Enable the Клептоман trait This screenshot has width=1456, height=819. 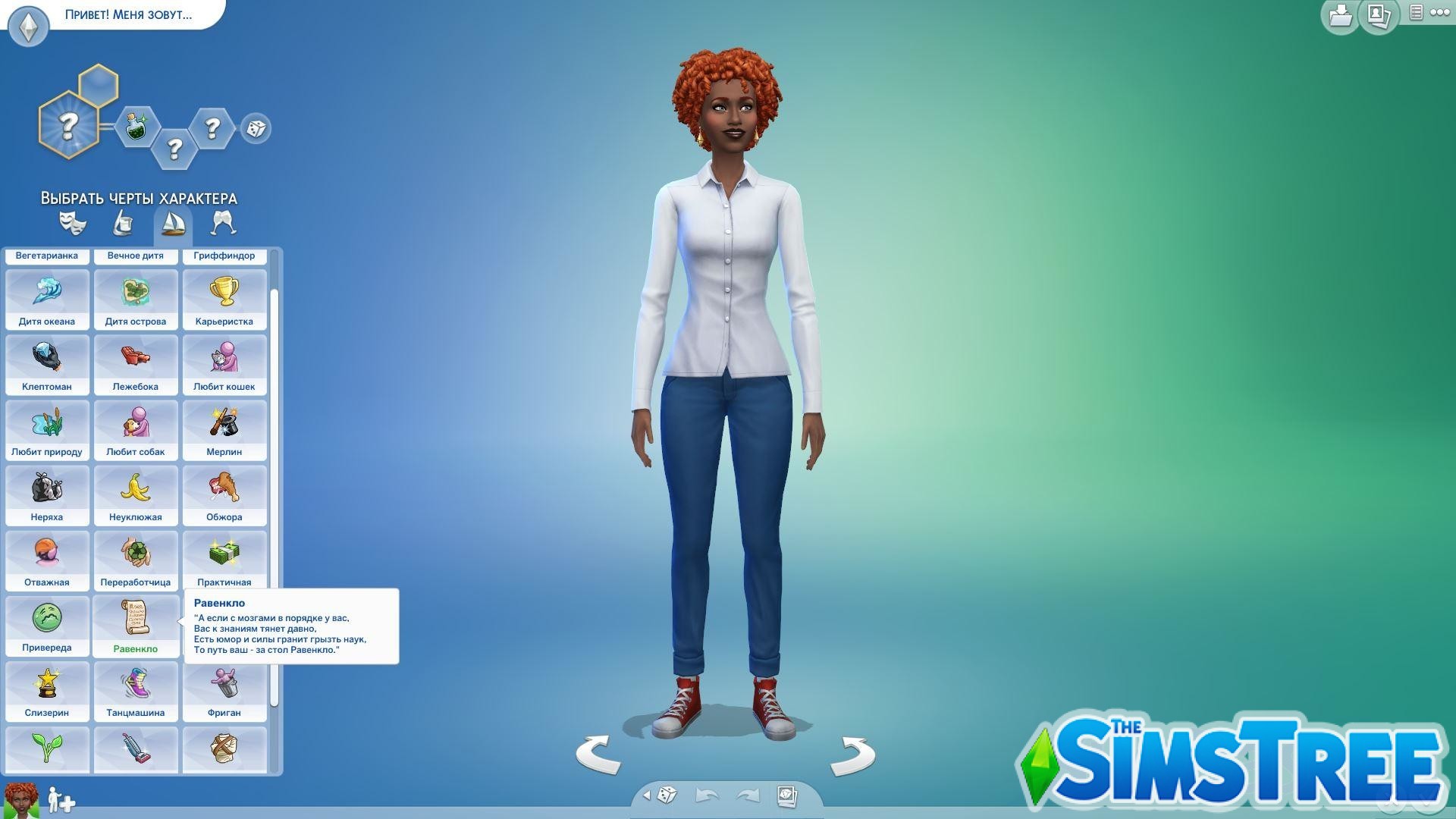tap(48, 365)
